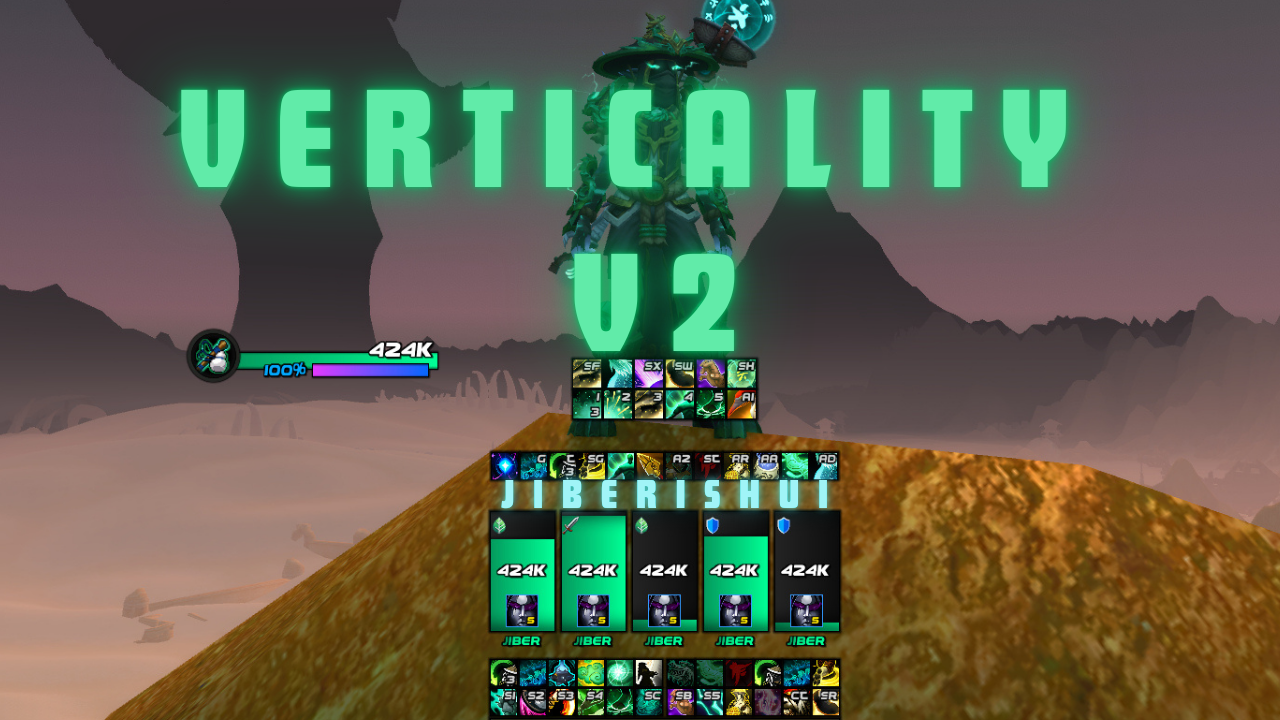Activate the crane icon labeled AI
1280x720 pixels.
741,404
